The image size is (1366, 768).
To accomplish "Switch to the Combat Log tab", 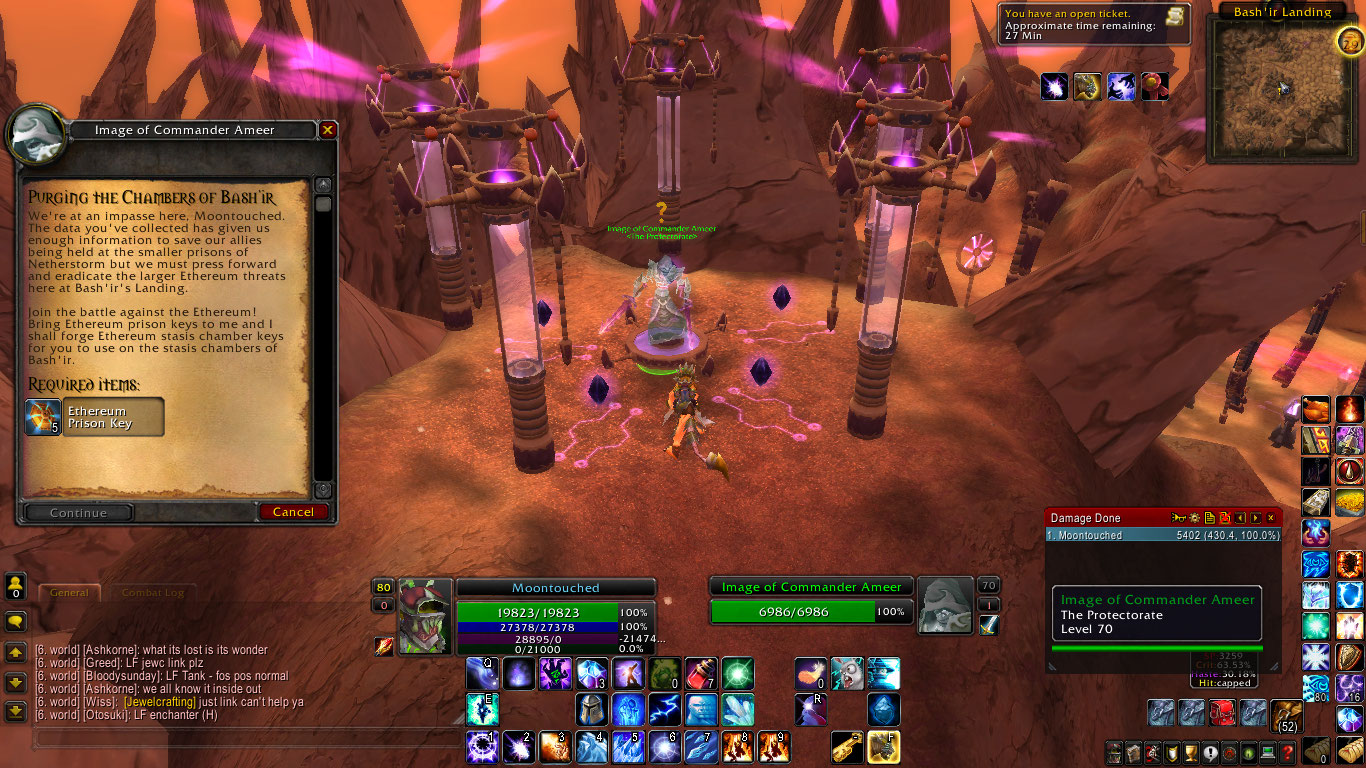I will [x=152, y=593].
